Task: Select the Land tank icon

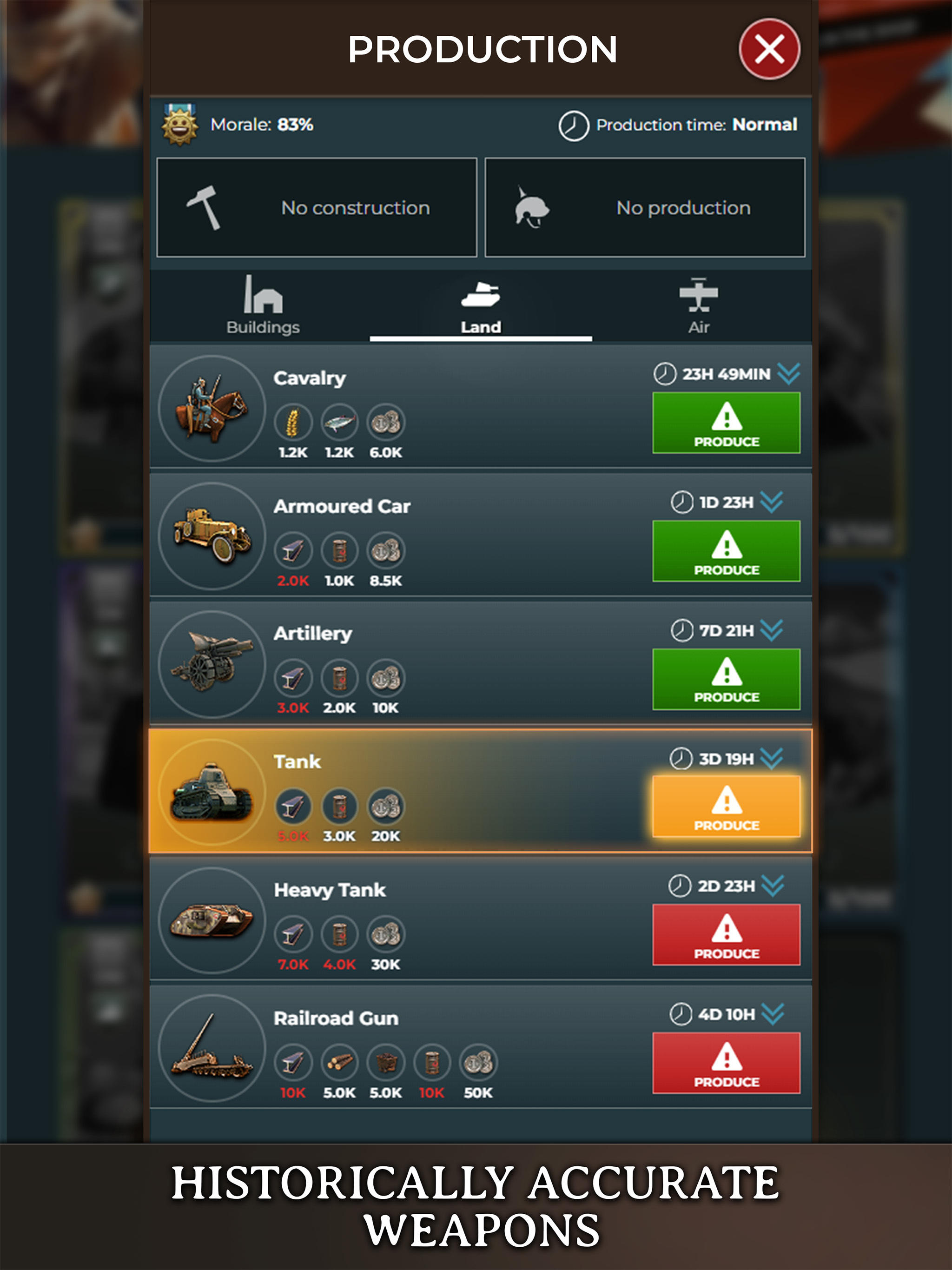Action: coord(481,294)
